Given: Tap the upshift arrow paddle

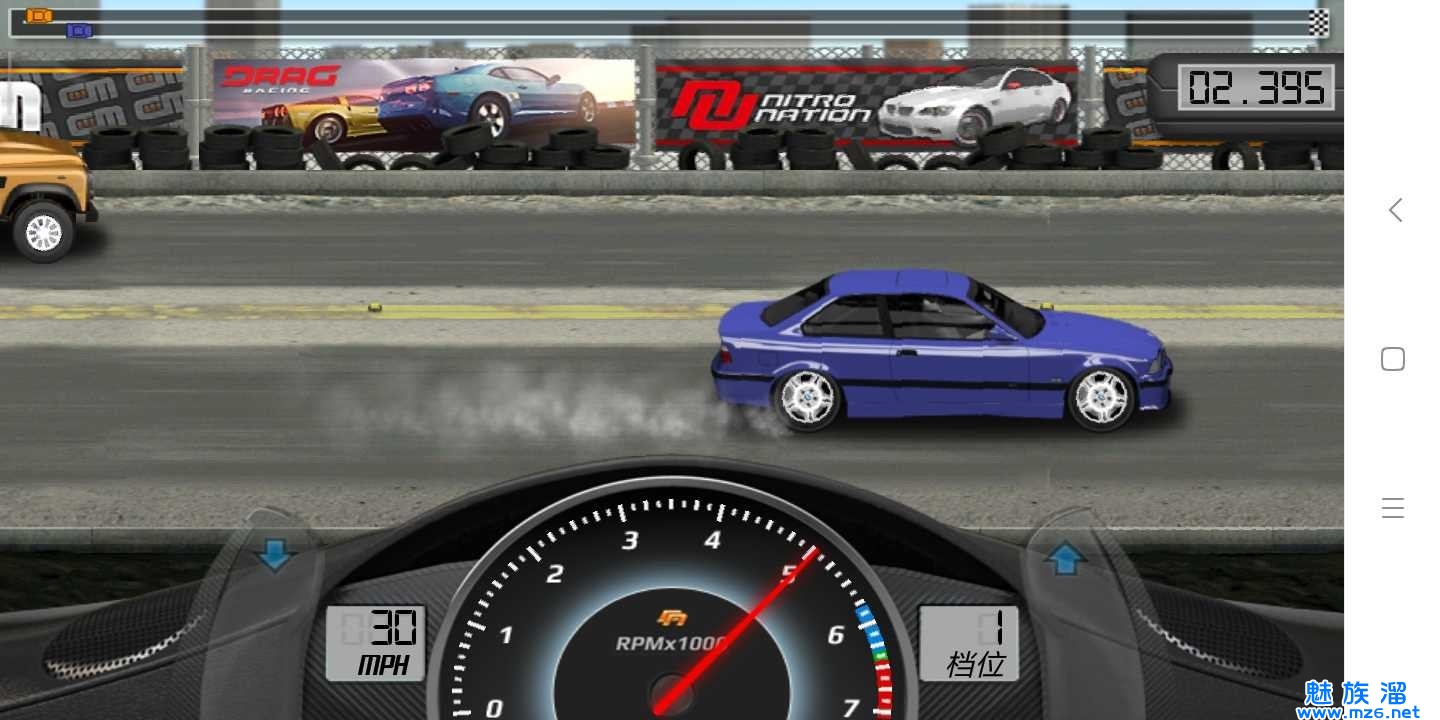Looking at the screenshot, I should pyautogui.click(x=1066, y=557).
